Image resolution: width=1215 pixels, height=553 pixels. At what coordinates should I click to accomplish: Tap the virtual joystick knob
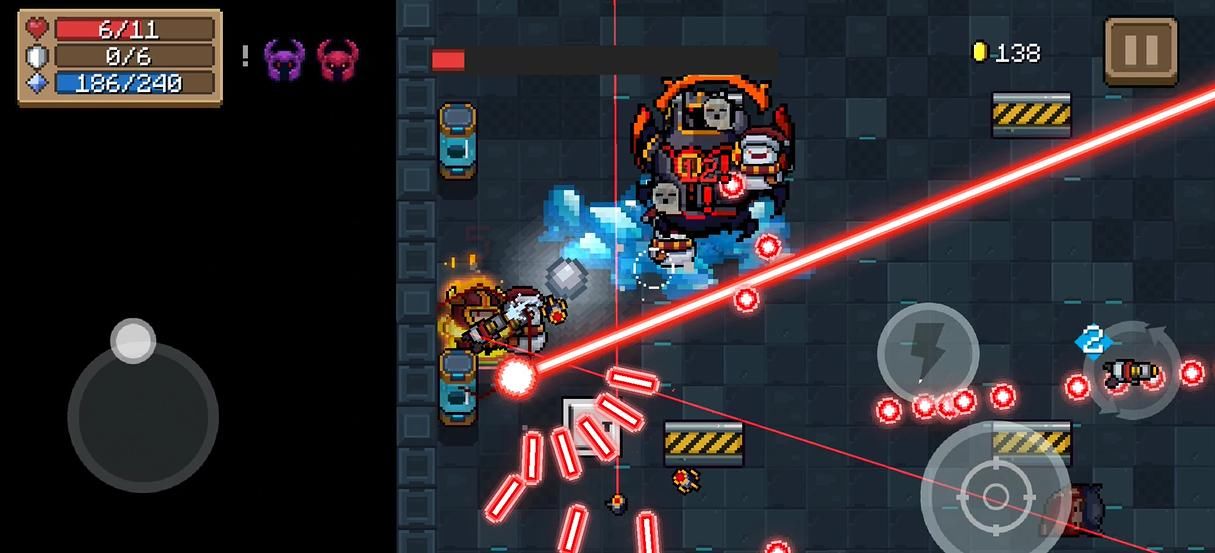[132, 341]
